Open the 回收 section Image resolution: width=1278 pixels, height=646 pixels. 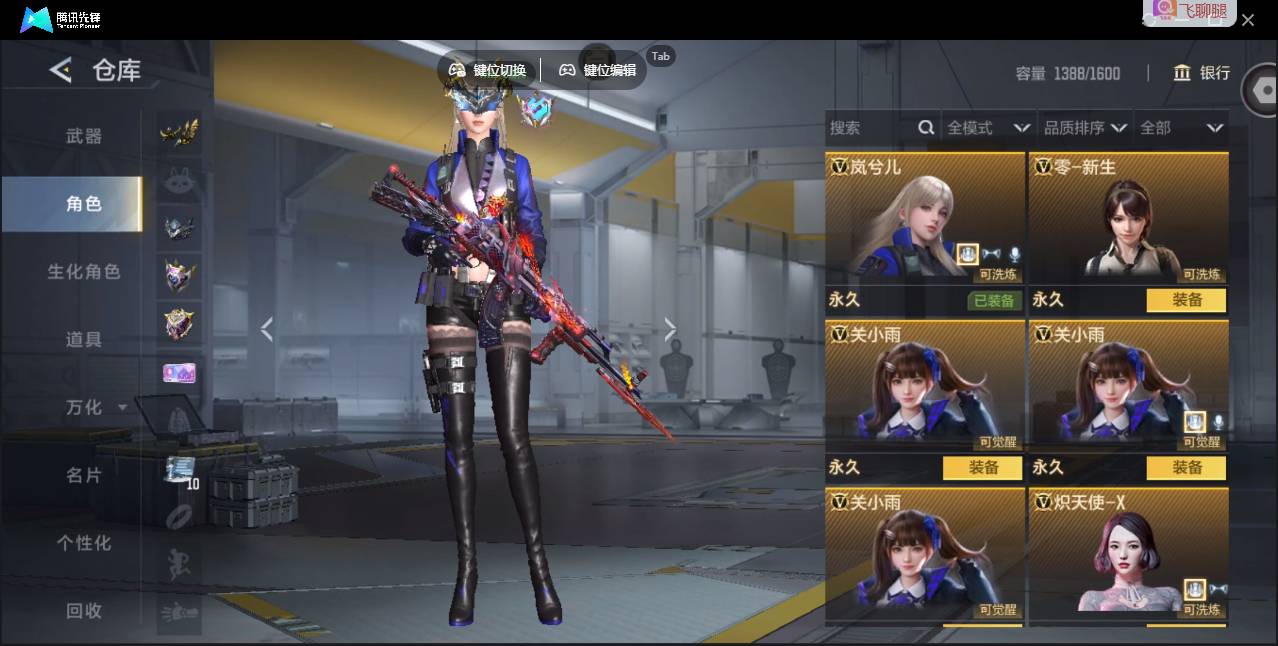point(84,611)
